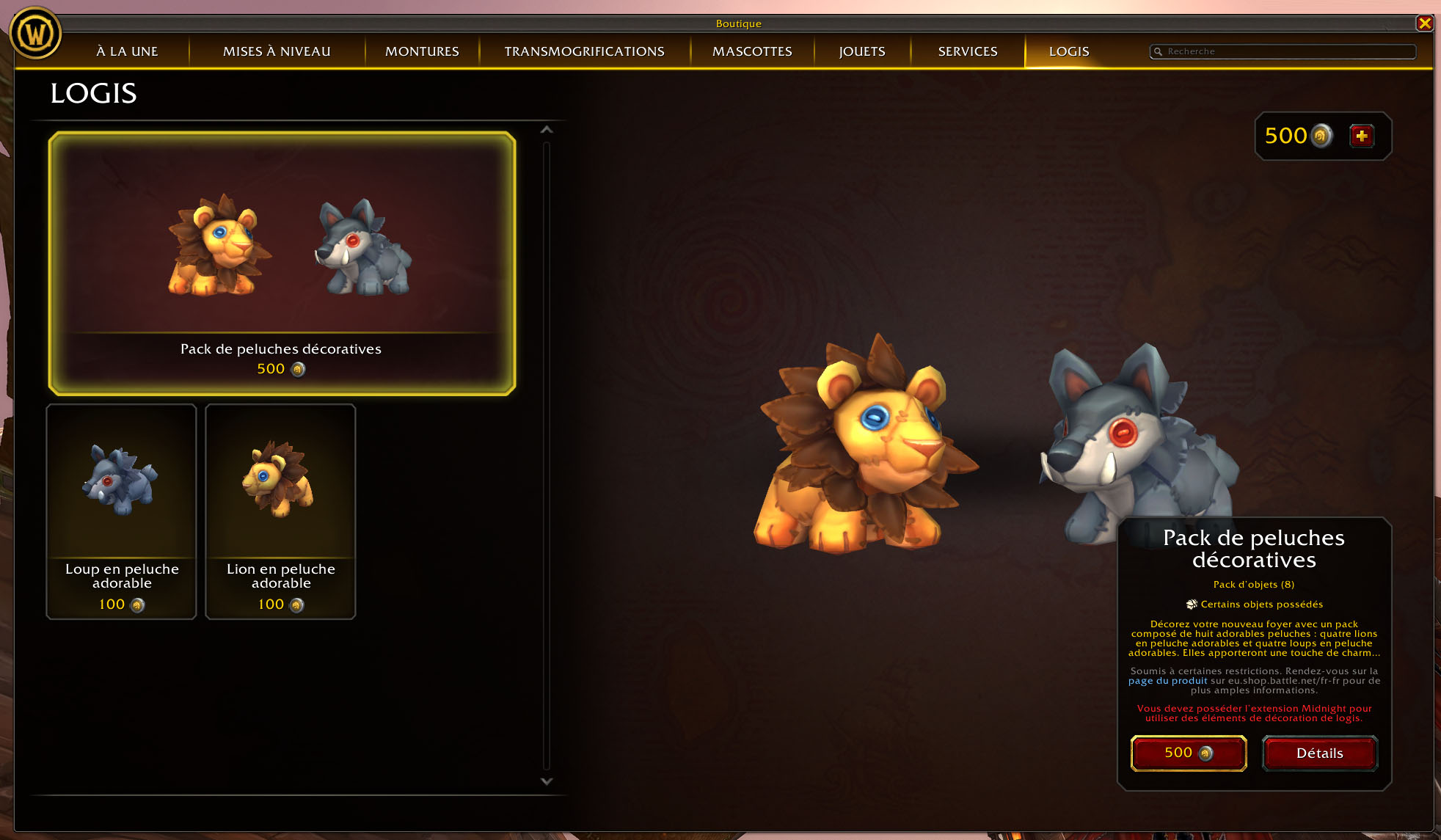Click the scroll down arrow in item list
The height and width of the screenshot is (840, 1441).
[x=547, y=781]
